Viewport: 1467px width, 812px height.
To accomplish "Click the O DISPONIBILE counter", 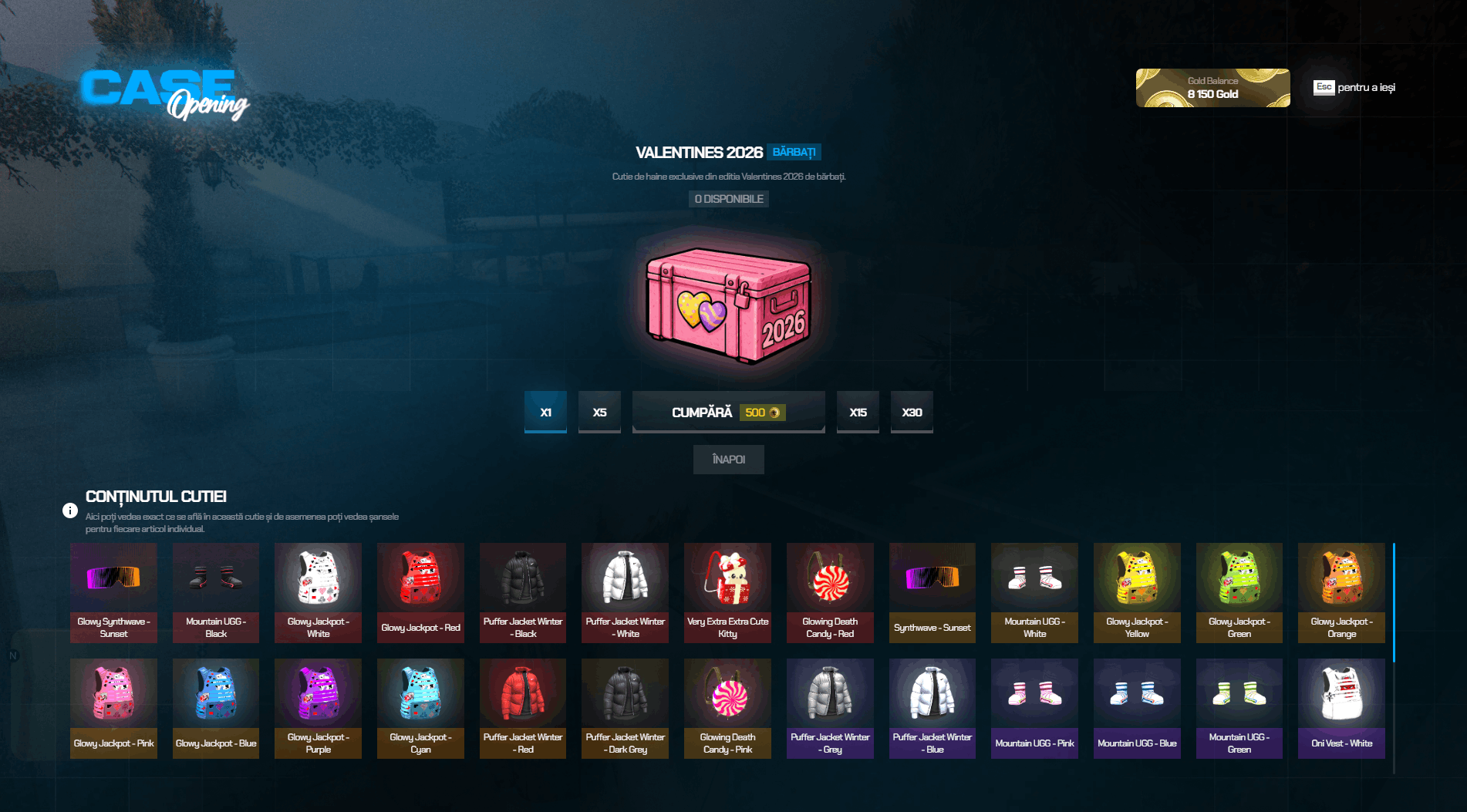I will 728,198.
